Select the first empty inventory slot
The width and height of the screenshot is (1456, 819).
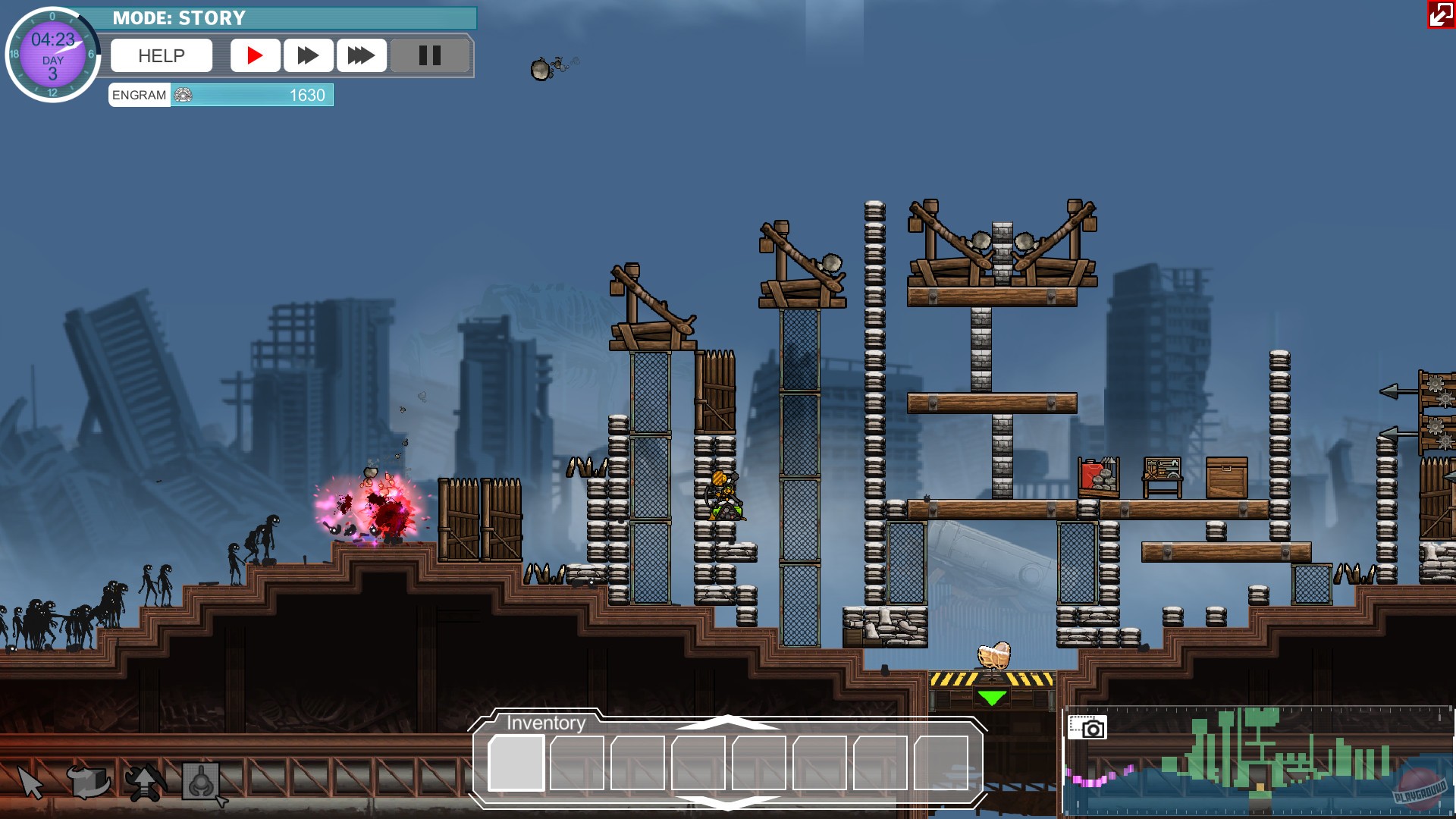tap(517, 762)
